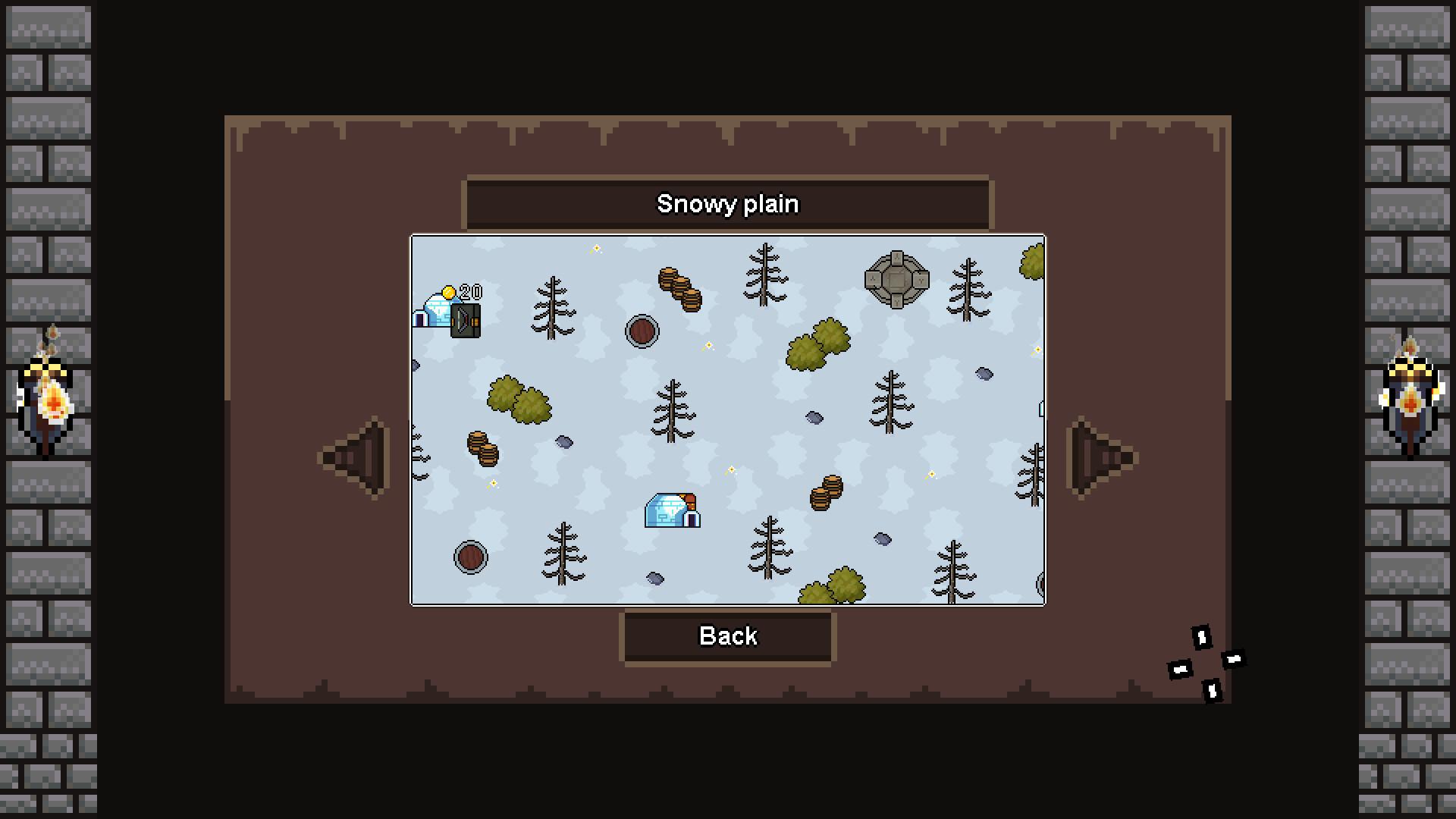
Task: Click the up movement key in the key cluster
Action: click(x=1202, y=637)
